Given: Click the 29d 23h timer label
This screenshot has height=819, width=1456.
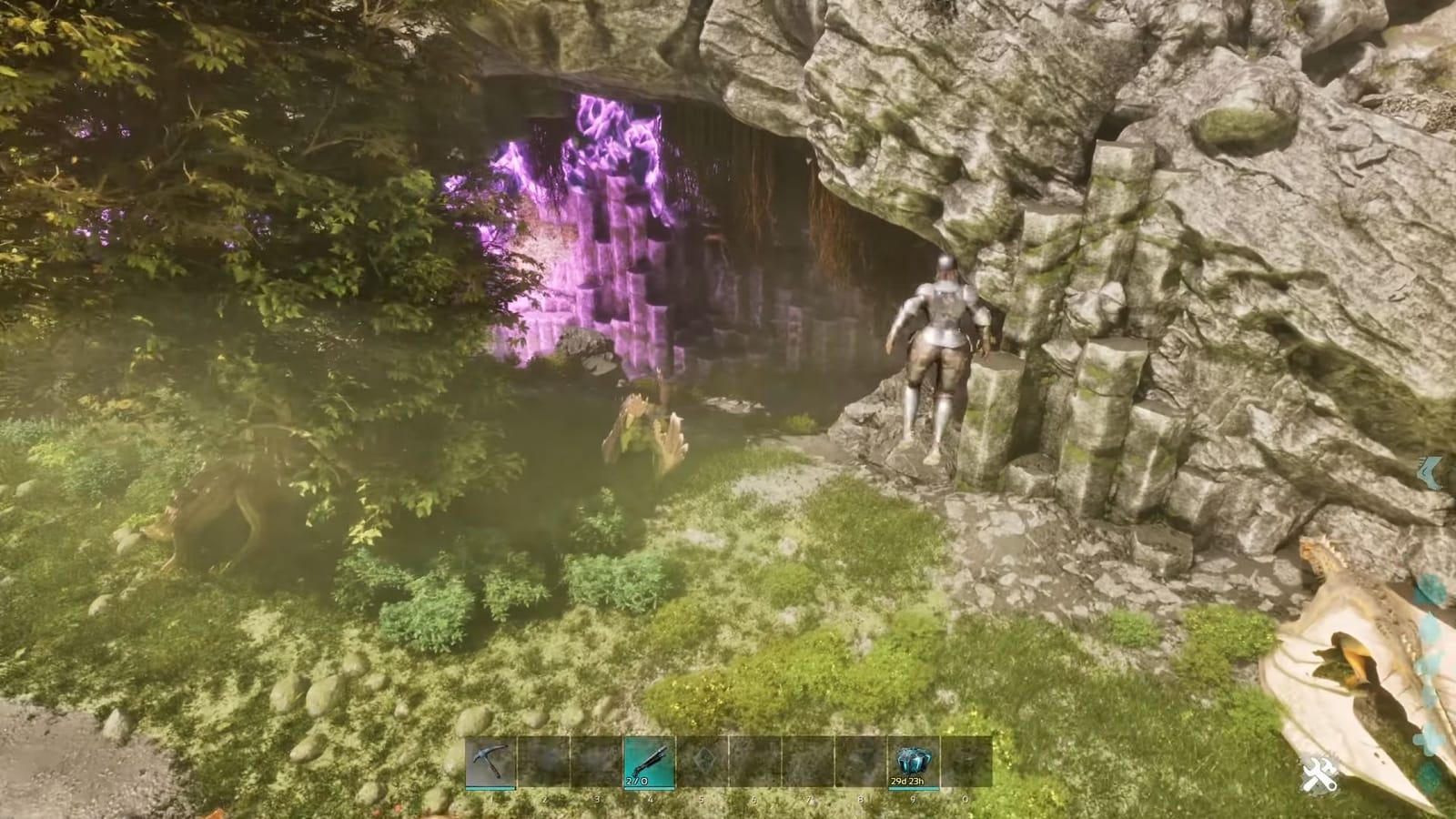Looking at the screenshot, I should [x=909, y=781].
